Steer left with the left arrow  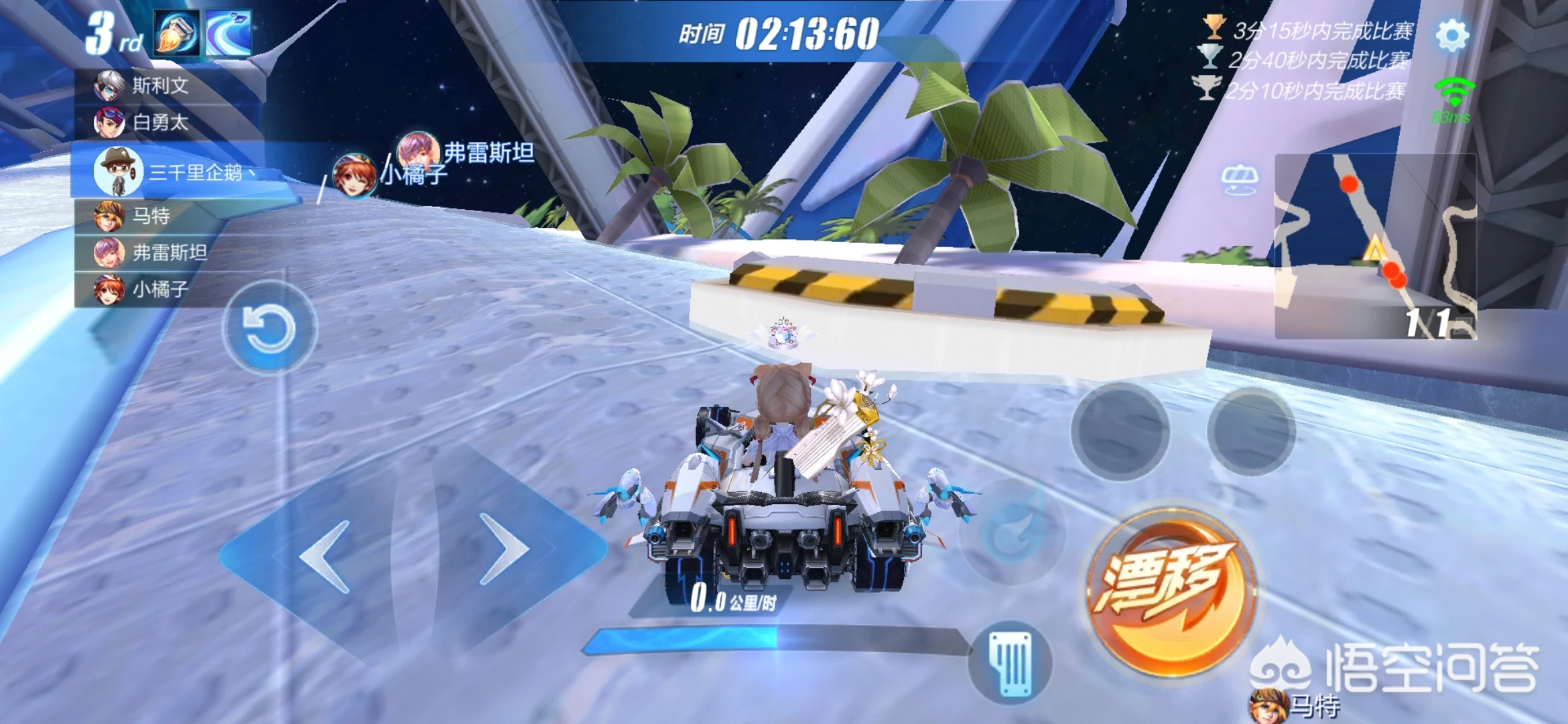pos(326,556)
